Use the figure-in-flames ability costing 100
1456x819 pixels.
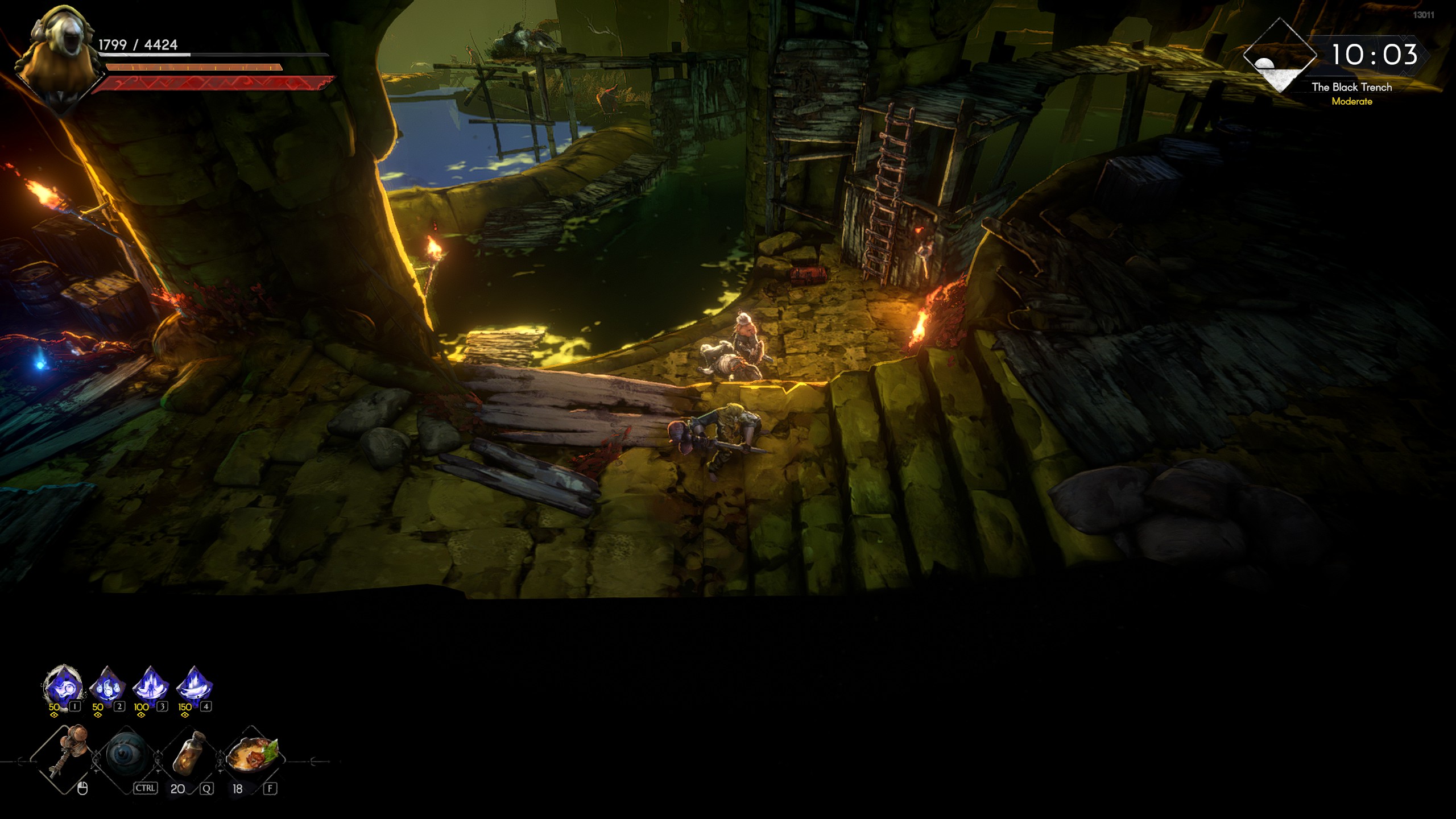coord(151,685)
